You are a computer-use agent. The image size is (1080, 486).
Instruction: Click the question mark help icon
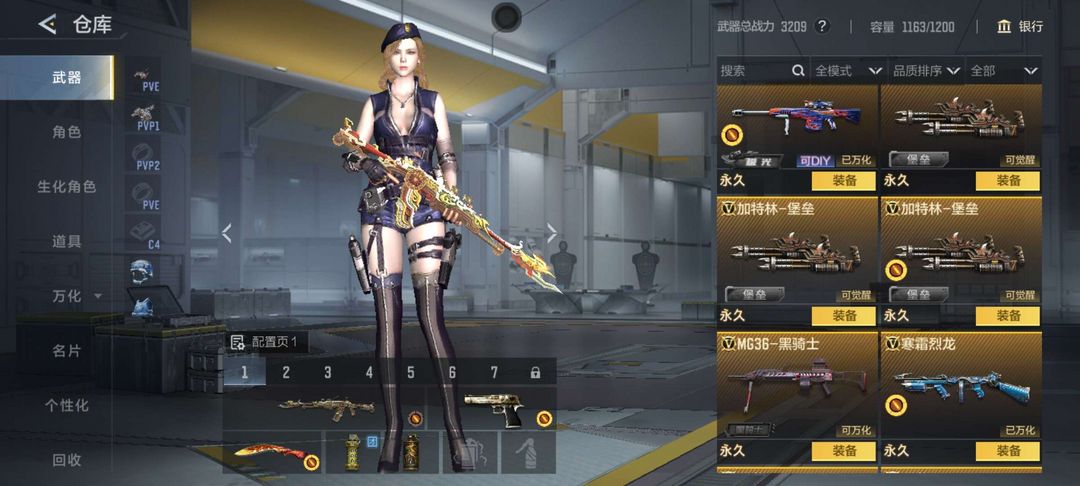[x=823, y=27]
